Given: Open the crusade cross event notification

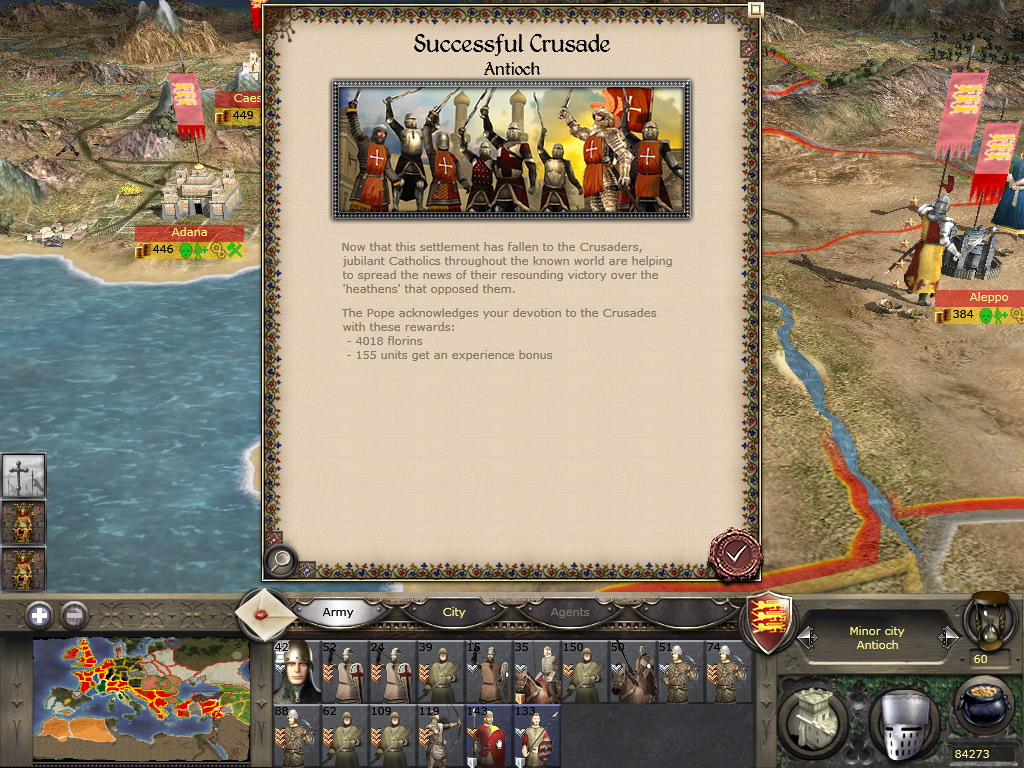Looking at the screenshot, I should 23,476.
